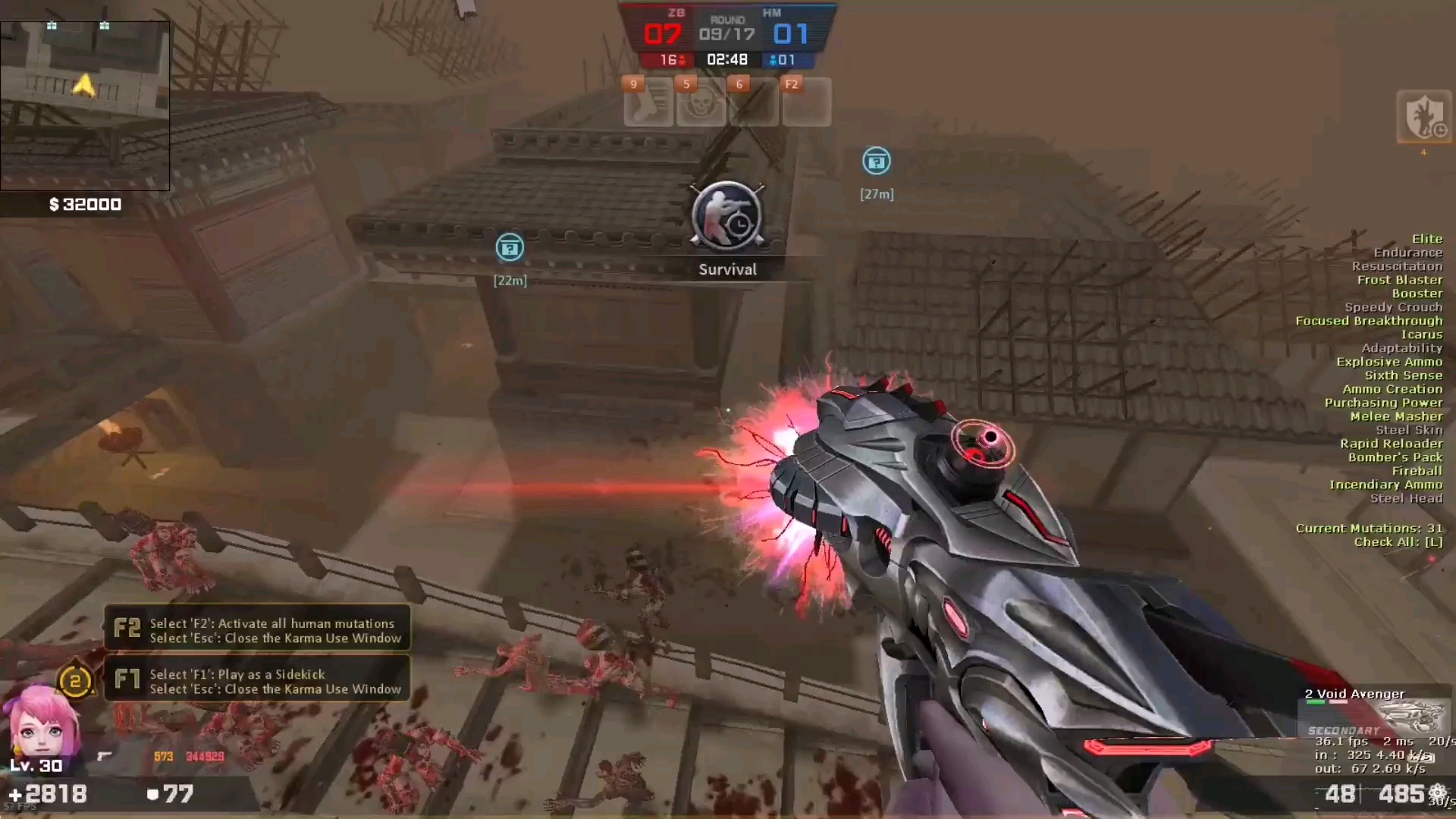Select the Frost Blaster mutation entry
Image resolution: width=1456 pixels, height=819 pixels.
click(1399, 280)
